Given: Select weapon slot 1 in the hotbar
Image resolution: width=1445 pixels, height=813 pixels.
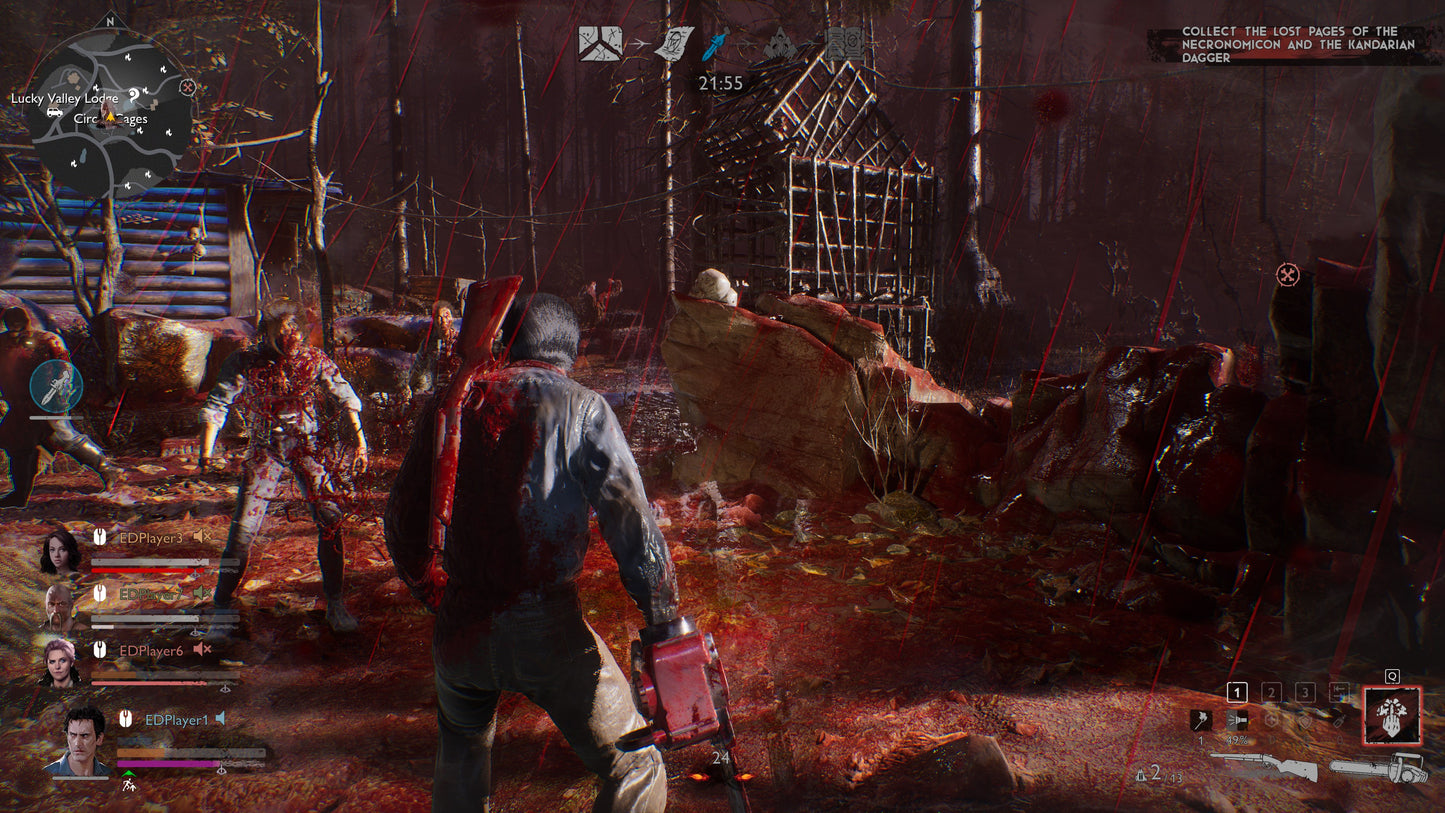Looking at the screenshot, I should [1237, 690].
